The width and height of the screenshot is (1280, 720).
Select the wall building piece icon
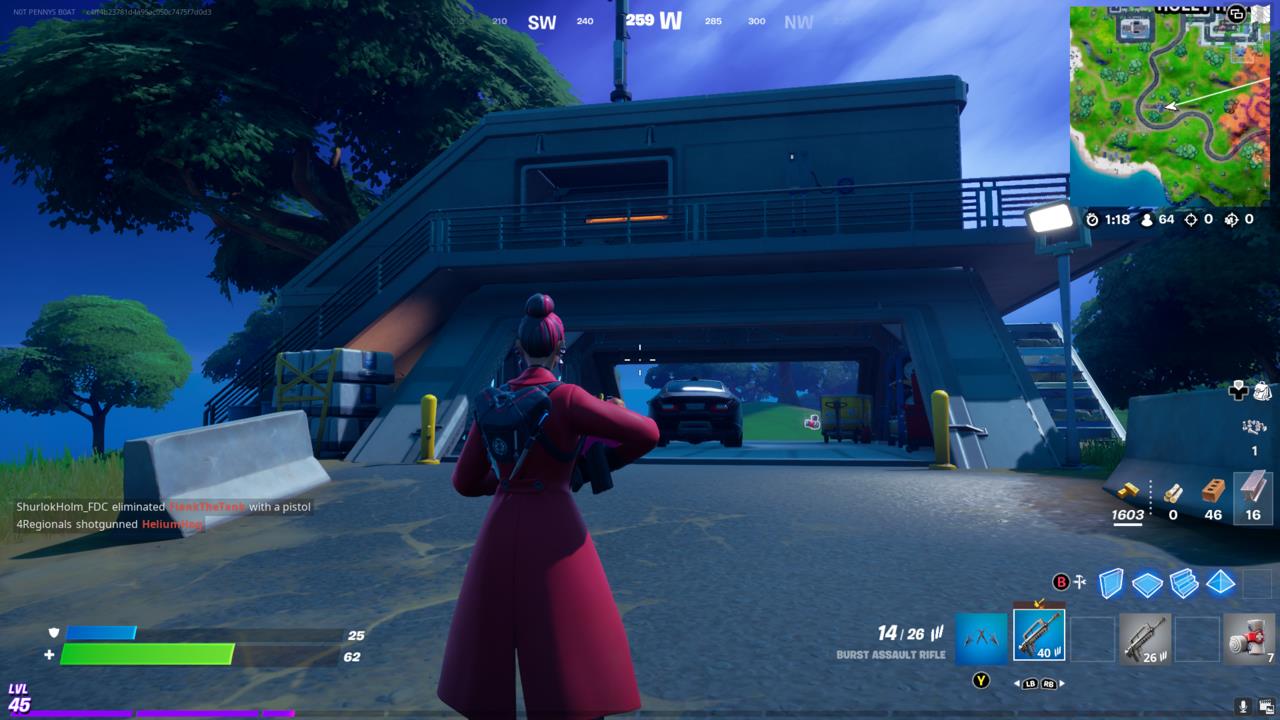(1111, 584)
